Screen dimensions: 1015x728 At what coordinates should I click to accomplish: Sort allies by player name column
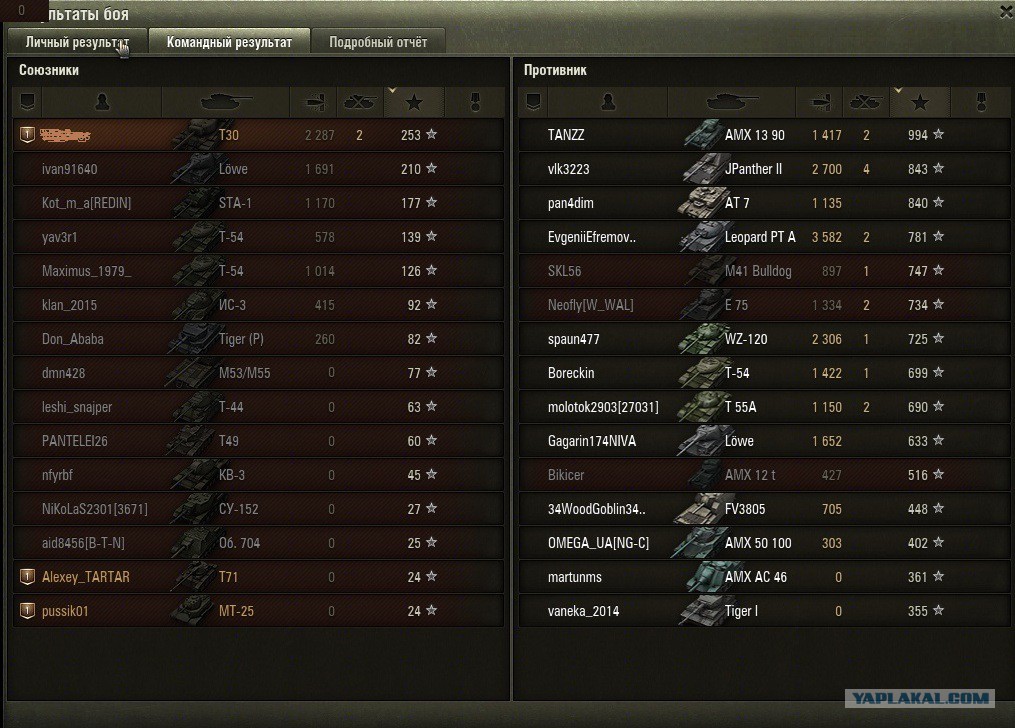pyautogui.click(x=102, y=102)
